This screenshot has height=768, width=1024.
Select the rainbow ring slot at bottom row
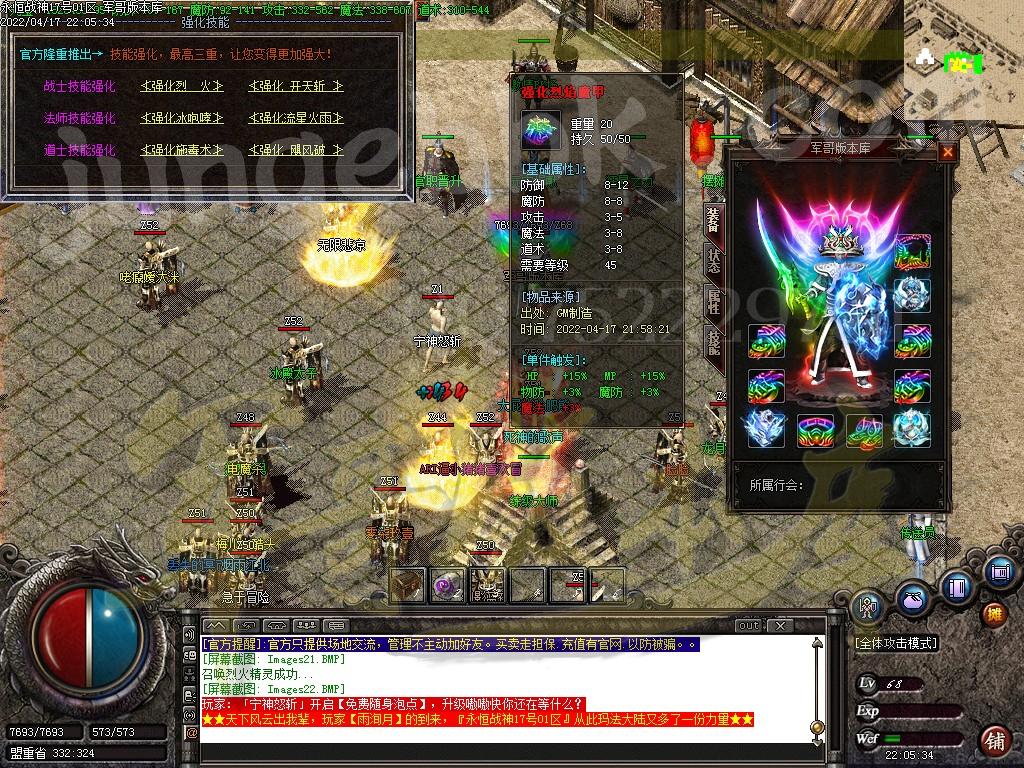click(x=815, y=431)
